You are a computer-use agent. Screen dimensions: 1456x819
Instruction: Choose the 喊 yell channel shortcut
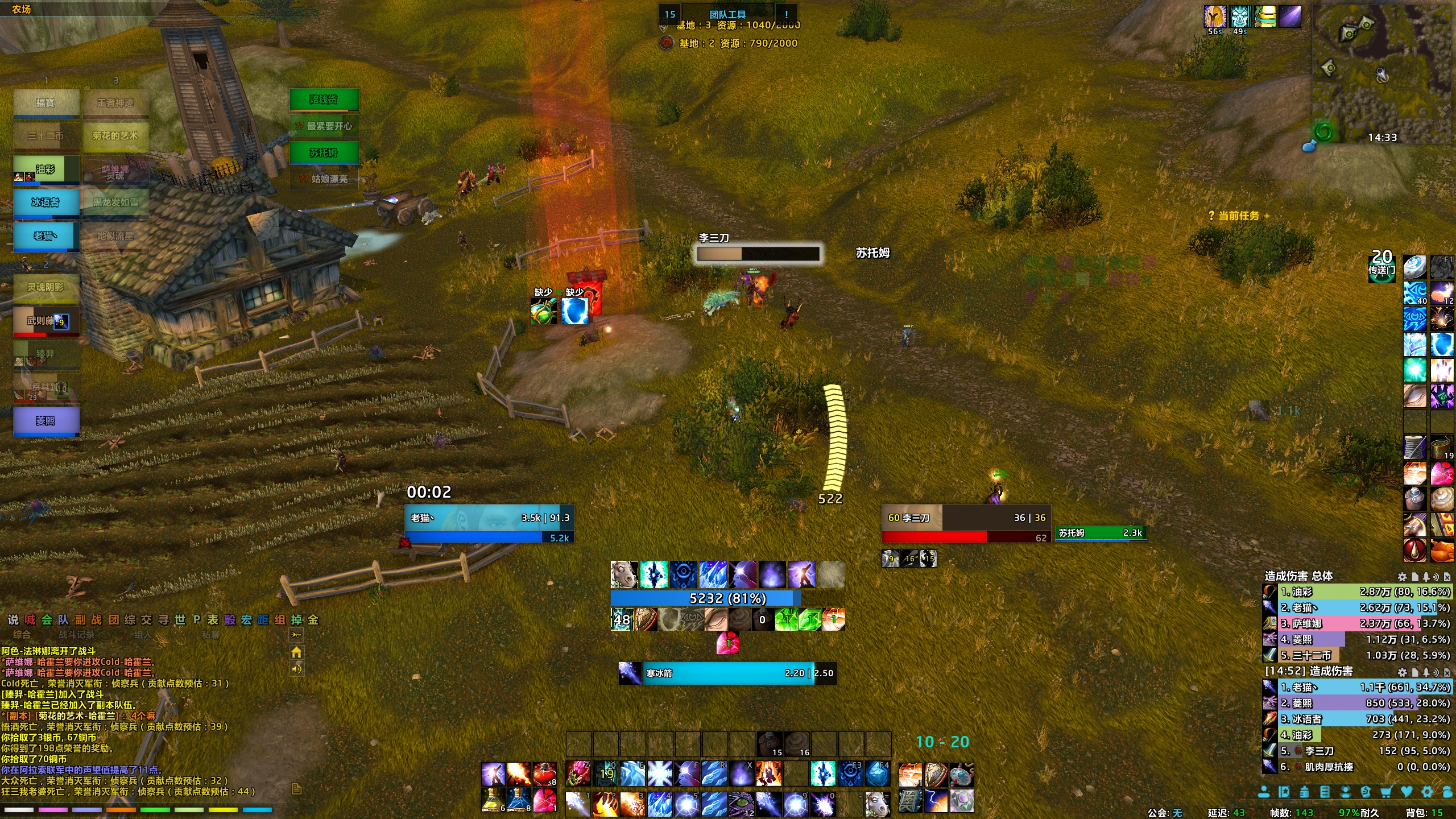point(30,619)
